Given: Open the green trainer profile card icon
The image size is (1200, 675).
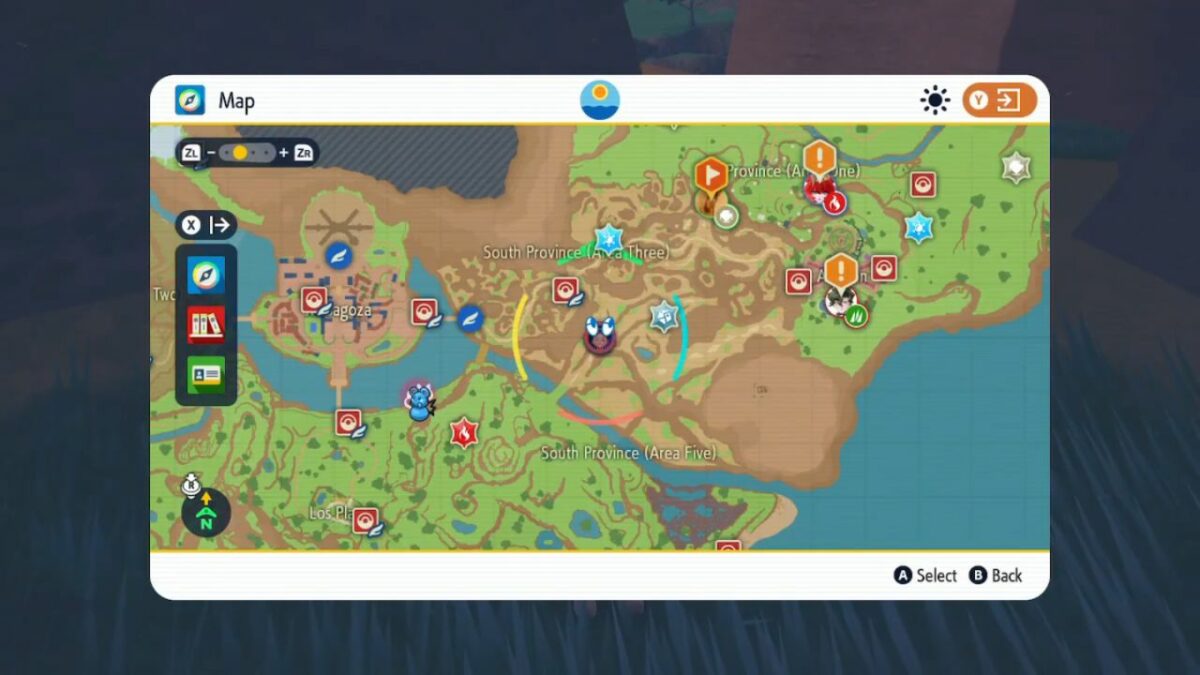Looking at the screenshot, I should click(x=206, y=374).
